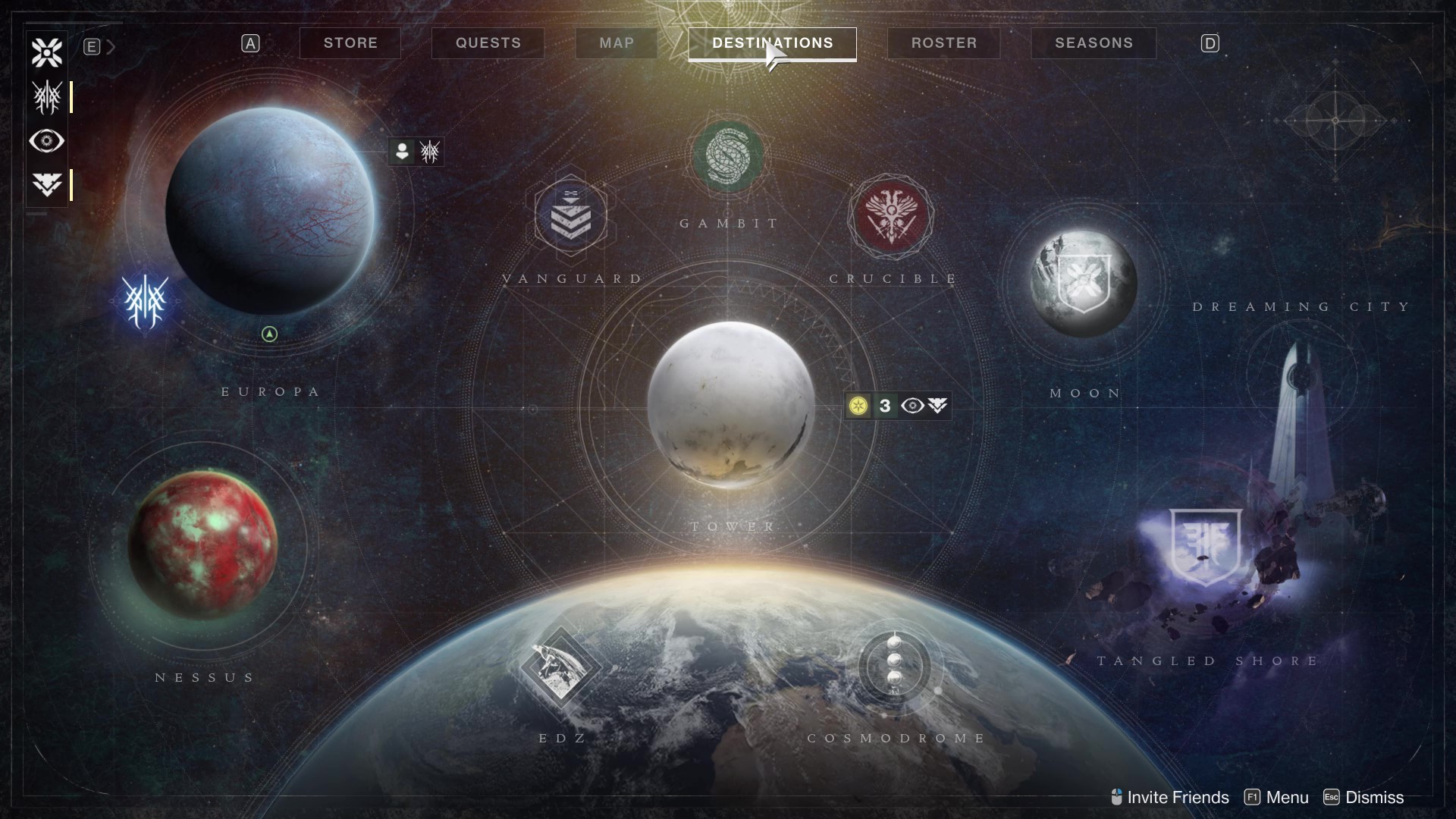Open the Tower destination
Screen dimensions: 1456x819
(x=731, y=404)
